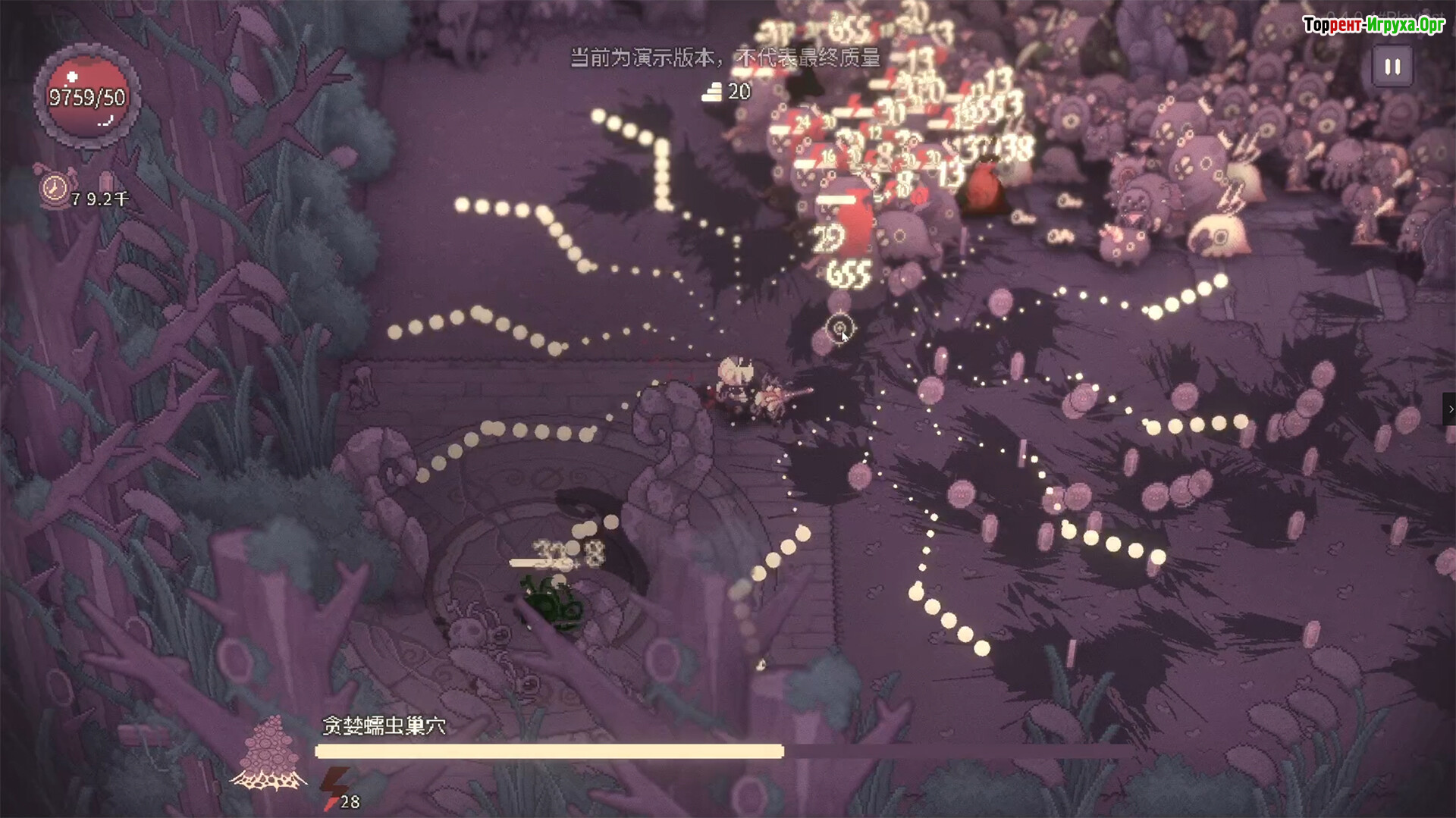Viewport: 1456px width, 818px height.
Task: Expand the side panel arrow tab
Action: click(x=1449, y=409)
